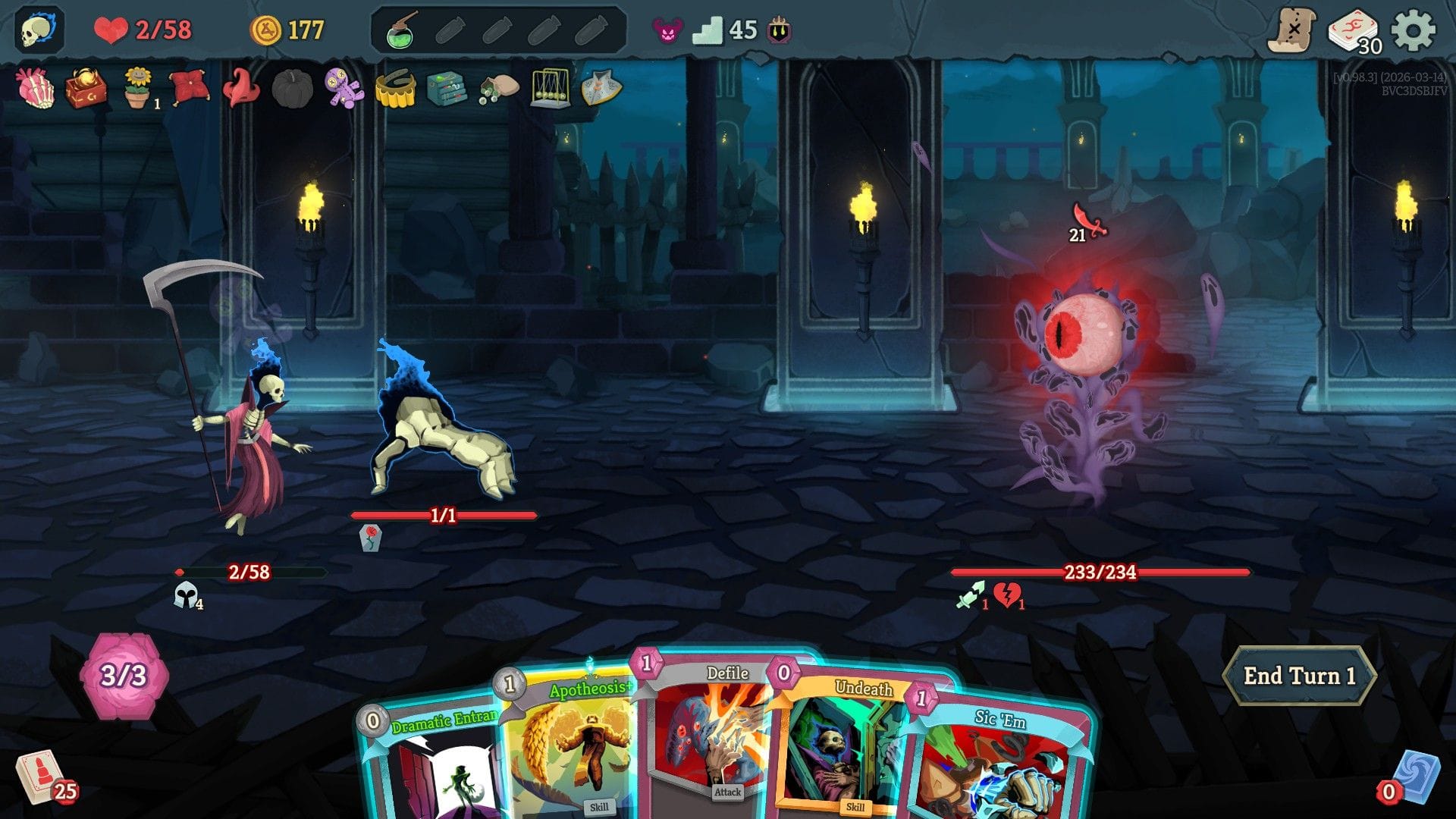End the current turn
The height and width of the screenshot is (819, 1456).
[1298, 676]
